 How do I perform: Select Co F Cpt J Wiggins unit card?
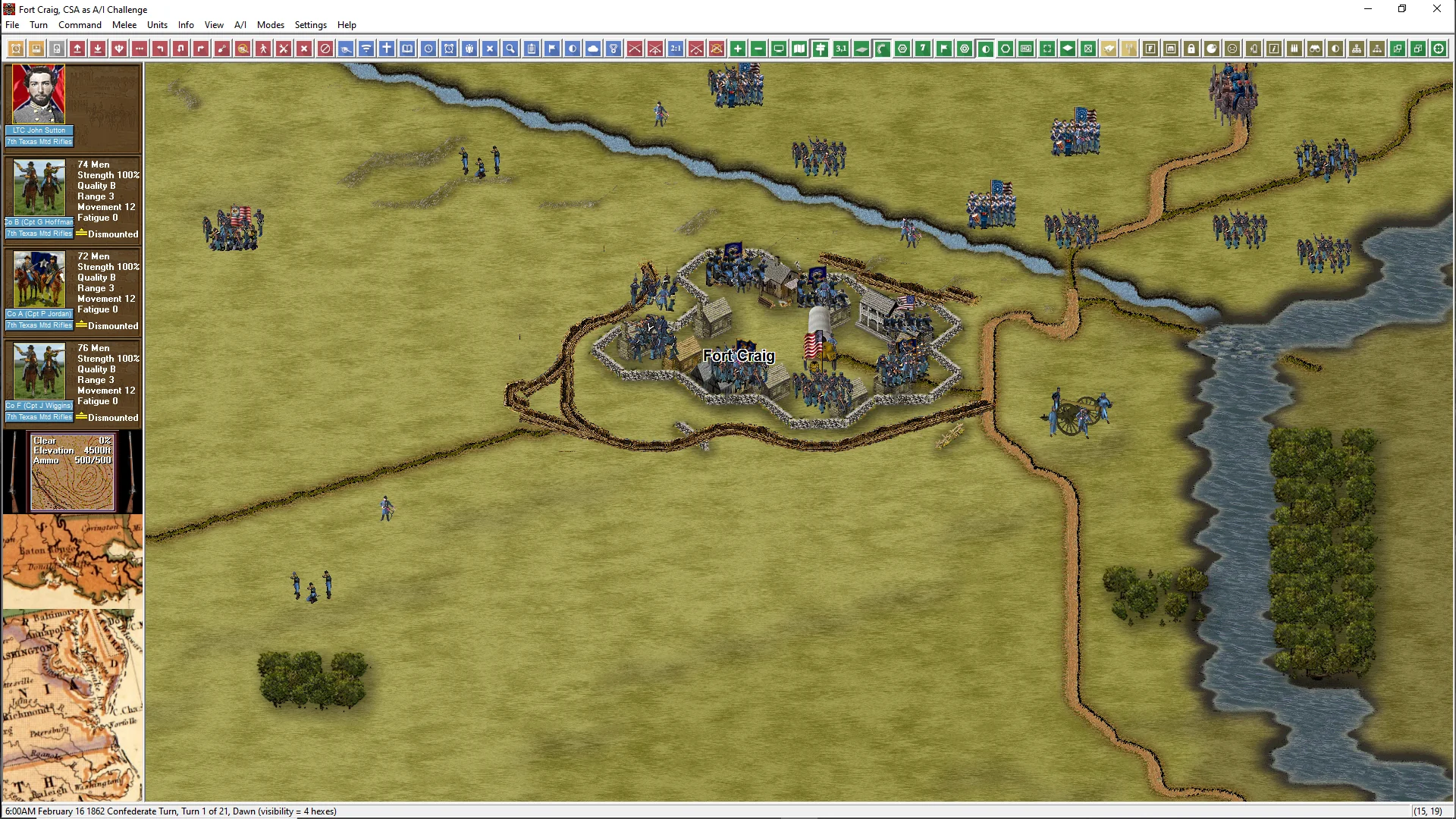[x=39, y=373]
